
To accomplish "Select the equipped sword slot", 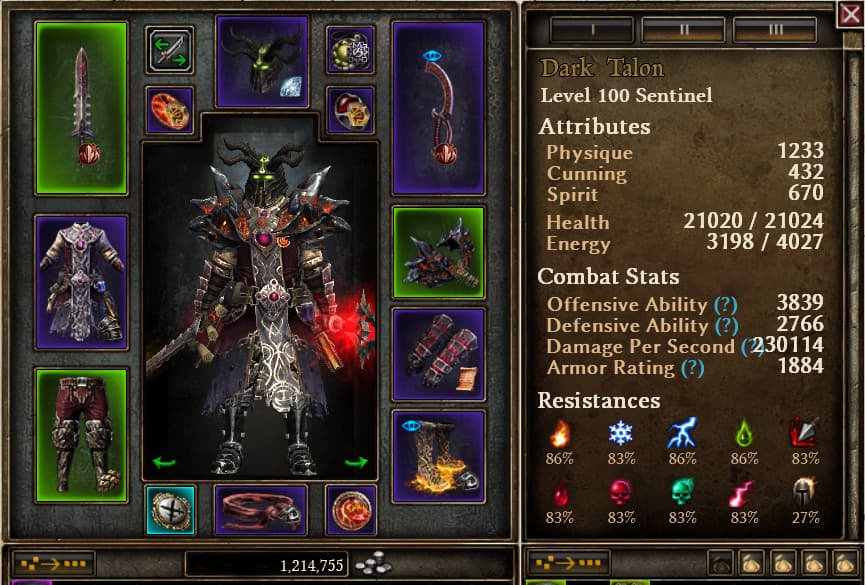I will 81,108.
